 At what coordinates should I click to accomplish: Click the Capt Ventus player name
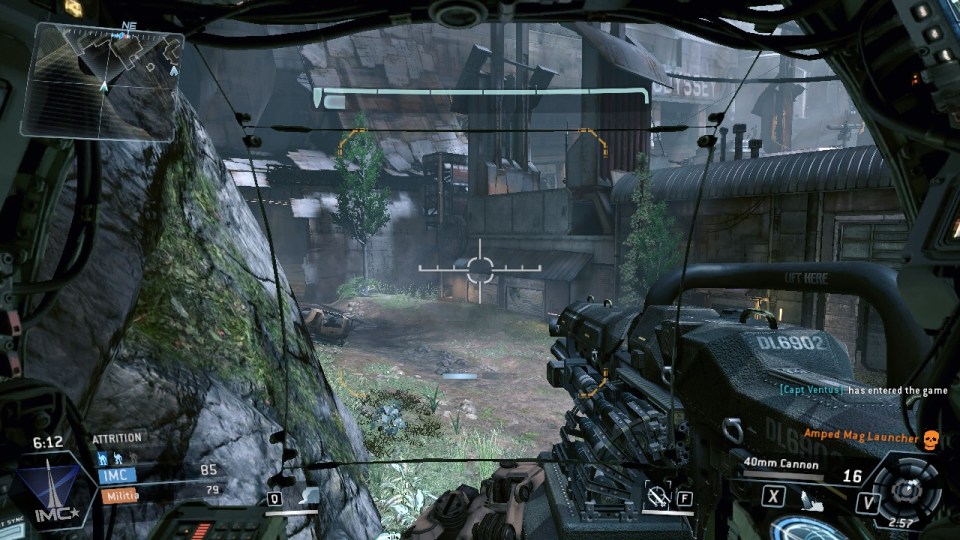(810, 390)
